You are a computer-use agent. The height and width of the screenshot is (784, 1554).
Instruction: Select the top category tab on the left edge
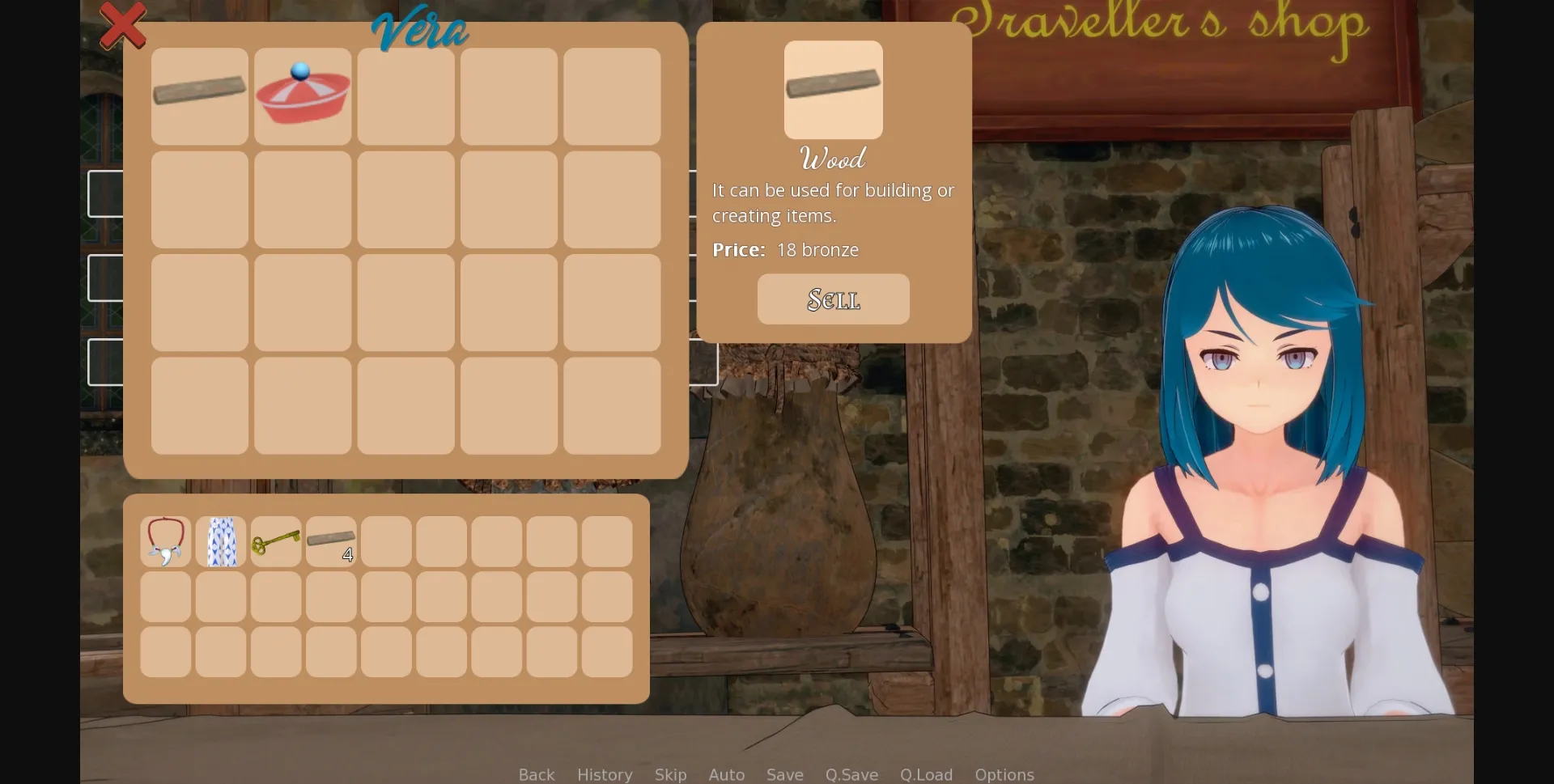click(105, 194)
